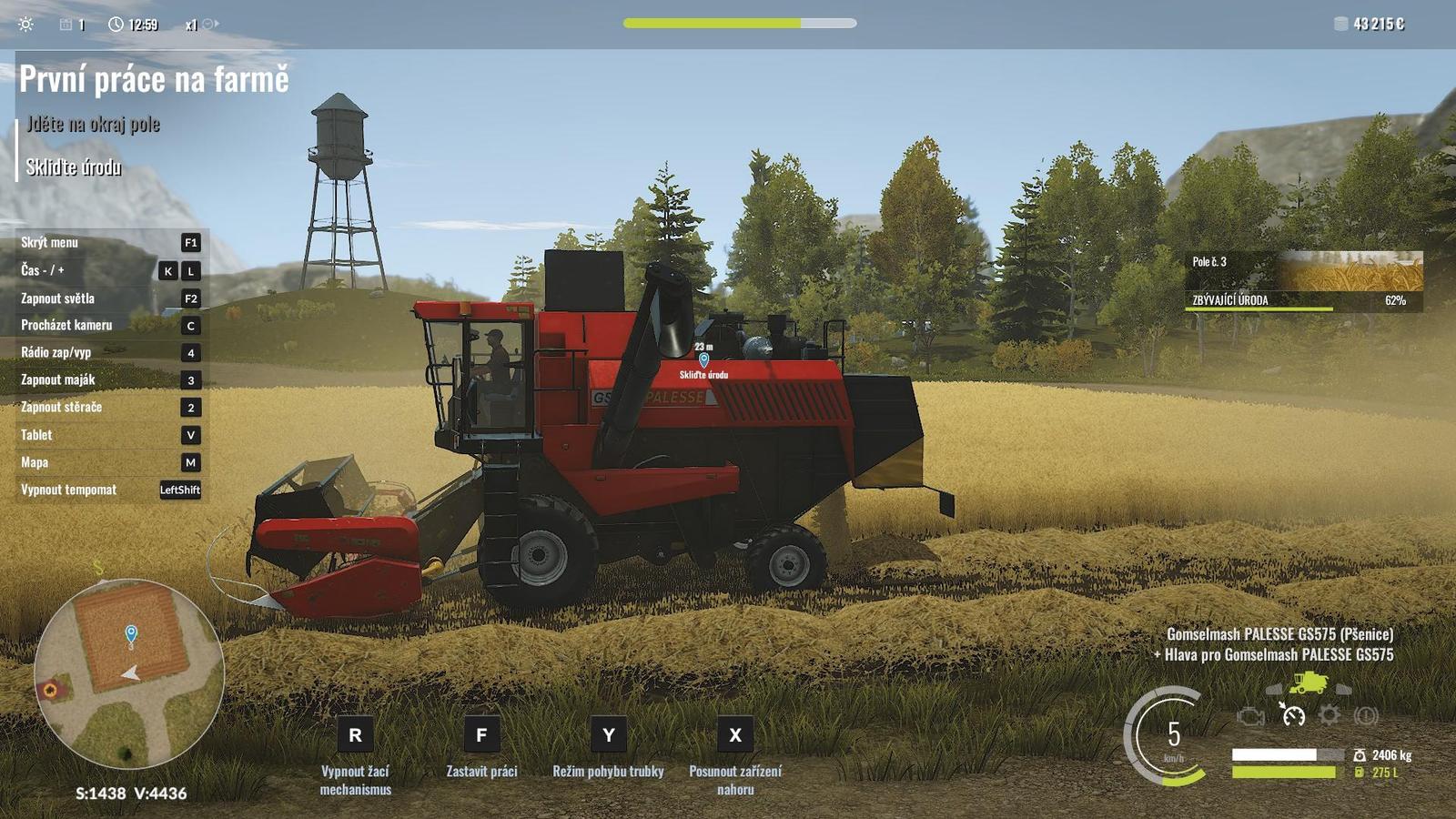Click the 'Sklidte úrodu' waypoint marker

703,360
